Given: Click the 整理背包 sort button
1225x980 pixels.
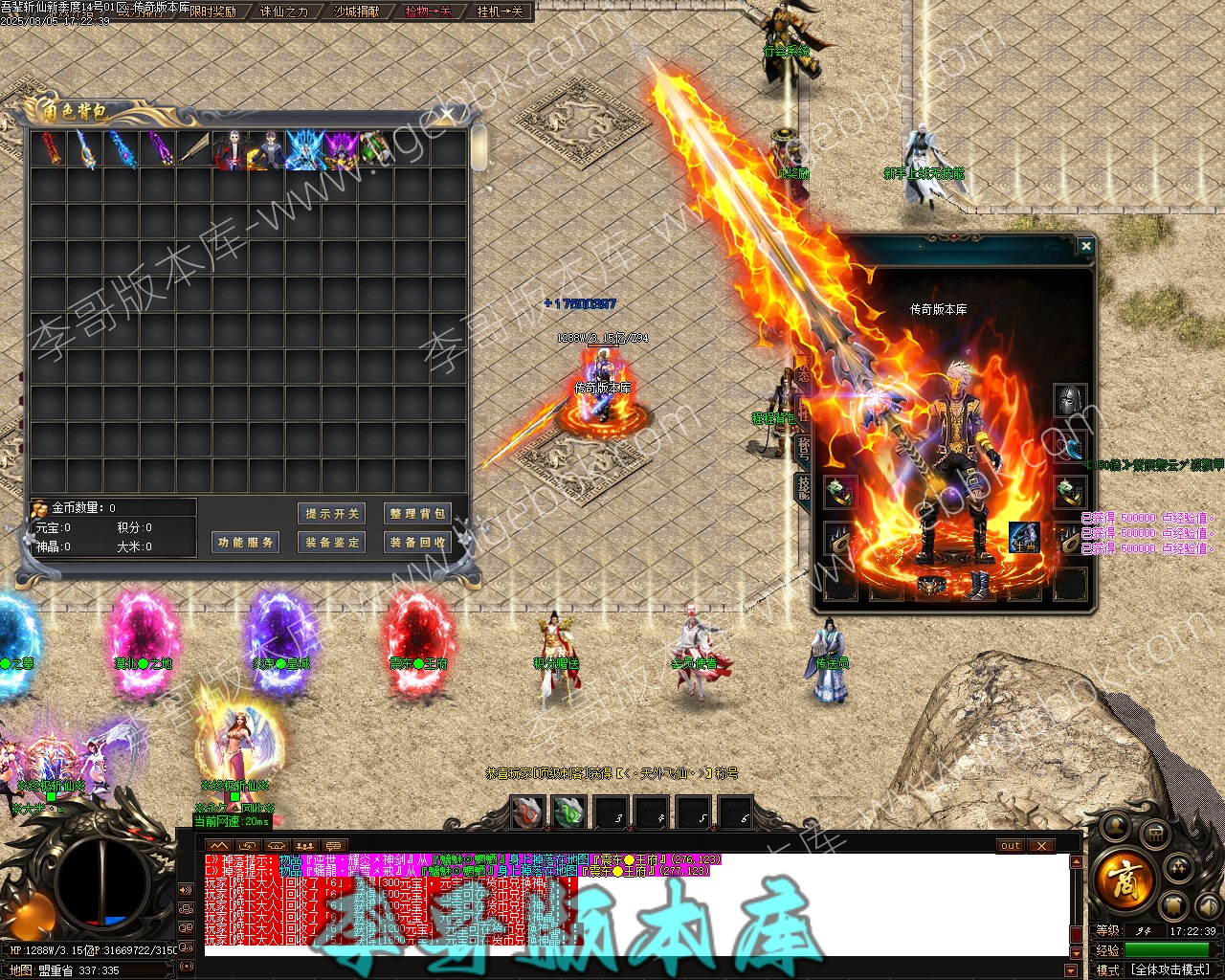Looking at the screenshot, I should click(x=416, y=514).
